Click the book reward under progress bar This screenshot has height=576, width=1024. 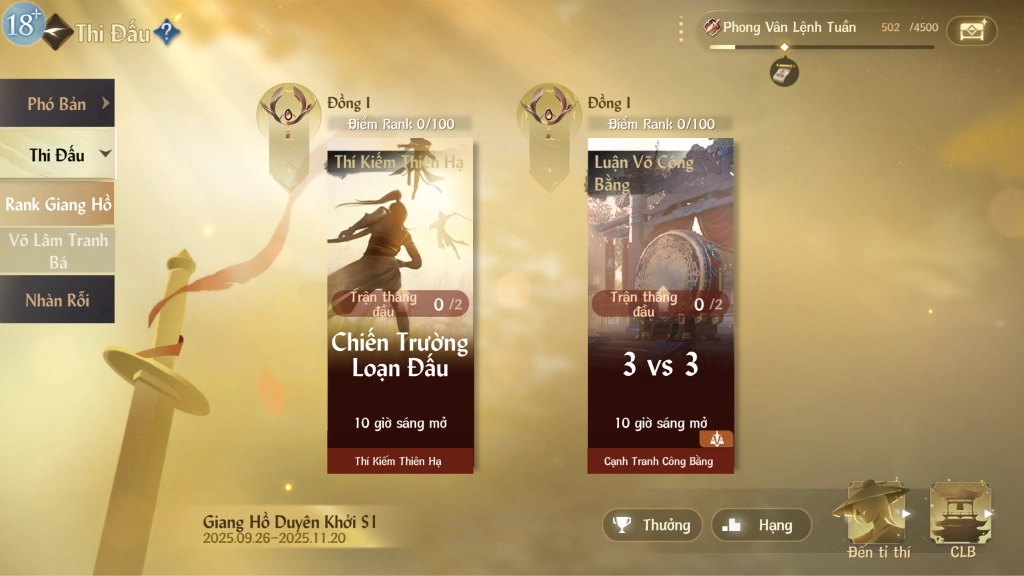(x=784, y=72)
